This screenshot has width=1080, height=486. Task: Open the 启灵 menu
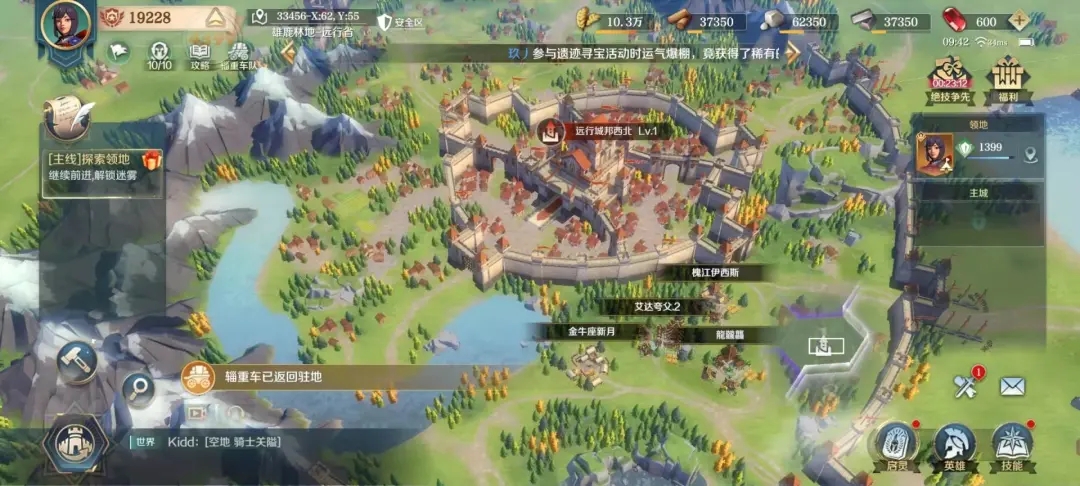(x=896, y=445)
